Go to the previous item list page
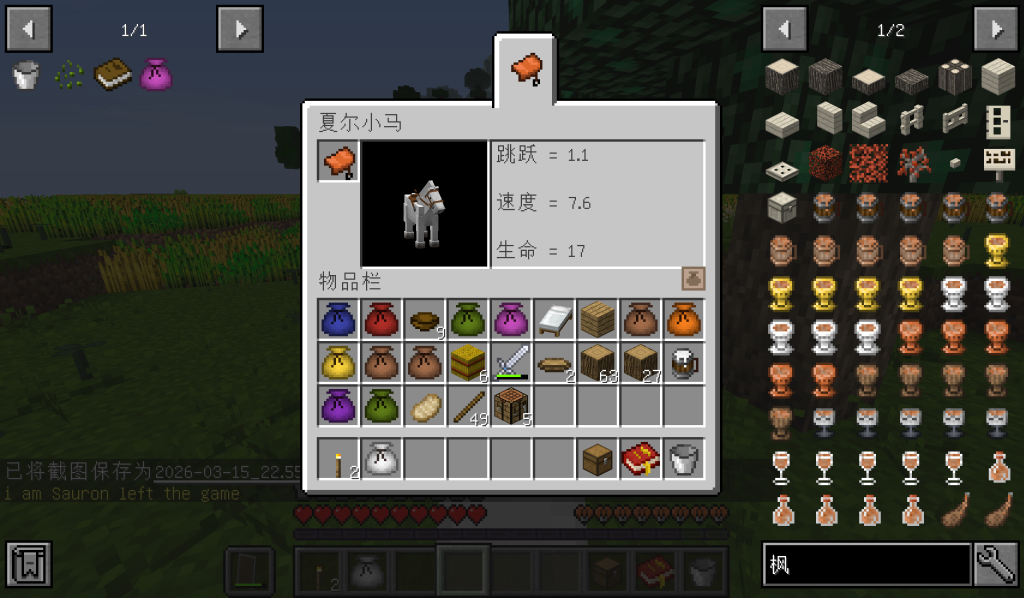Image resolution: width=1024 pixels, height=598 pixels. pyautogui.click(x=784, y=29)
